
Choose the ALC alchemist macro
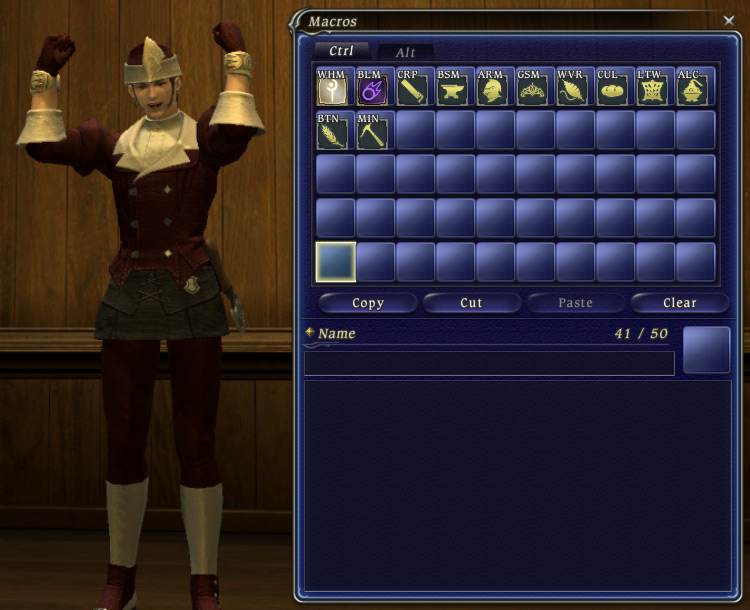[695, 88]
